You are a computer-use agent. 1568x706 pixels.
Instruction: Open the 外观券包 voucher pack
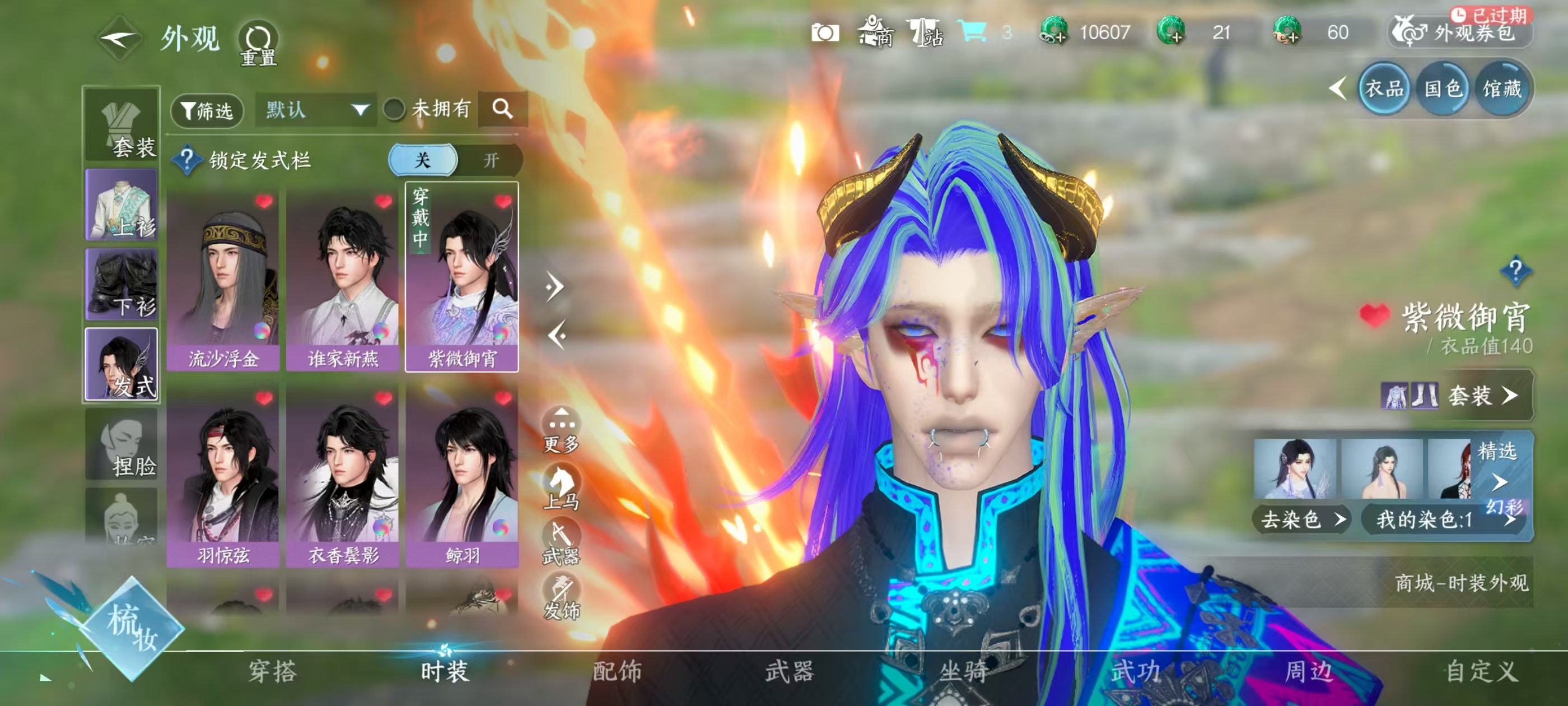click(x=1461, y=32)
